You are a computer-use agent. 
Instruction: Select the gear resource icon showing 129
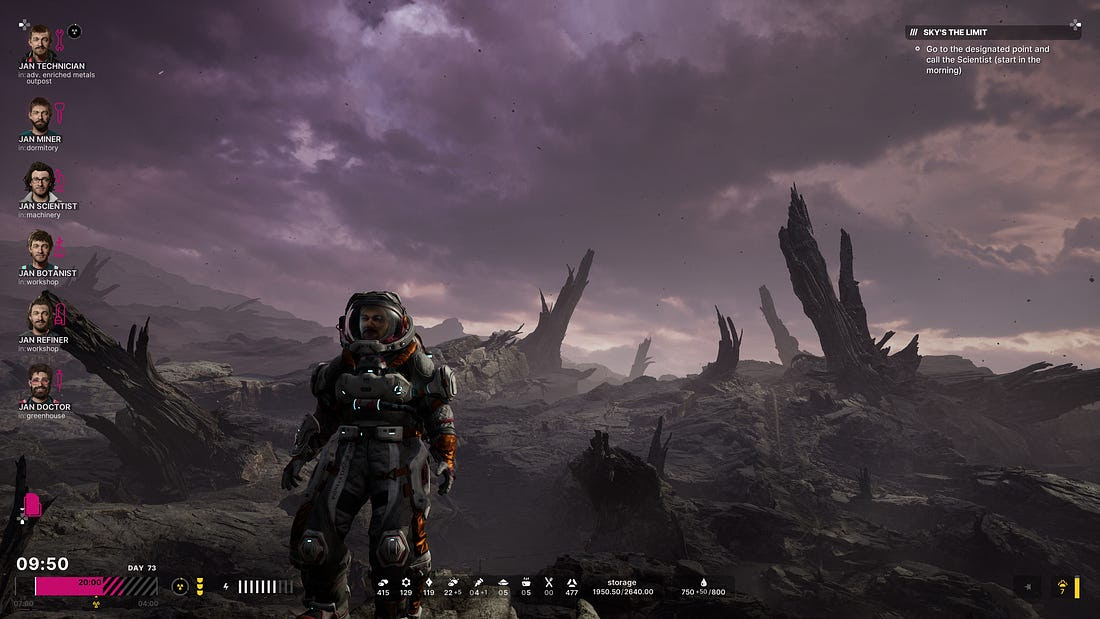[406, 582]
